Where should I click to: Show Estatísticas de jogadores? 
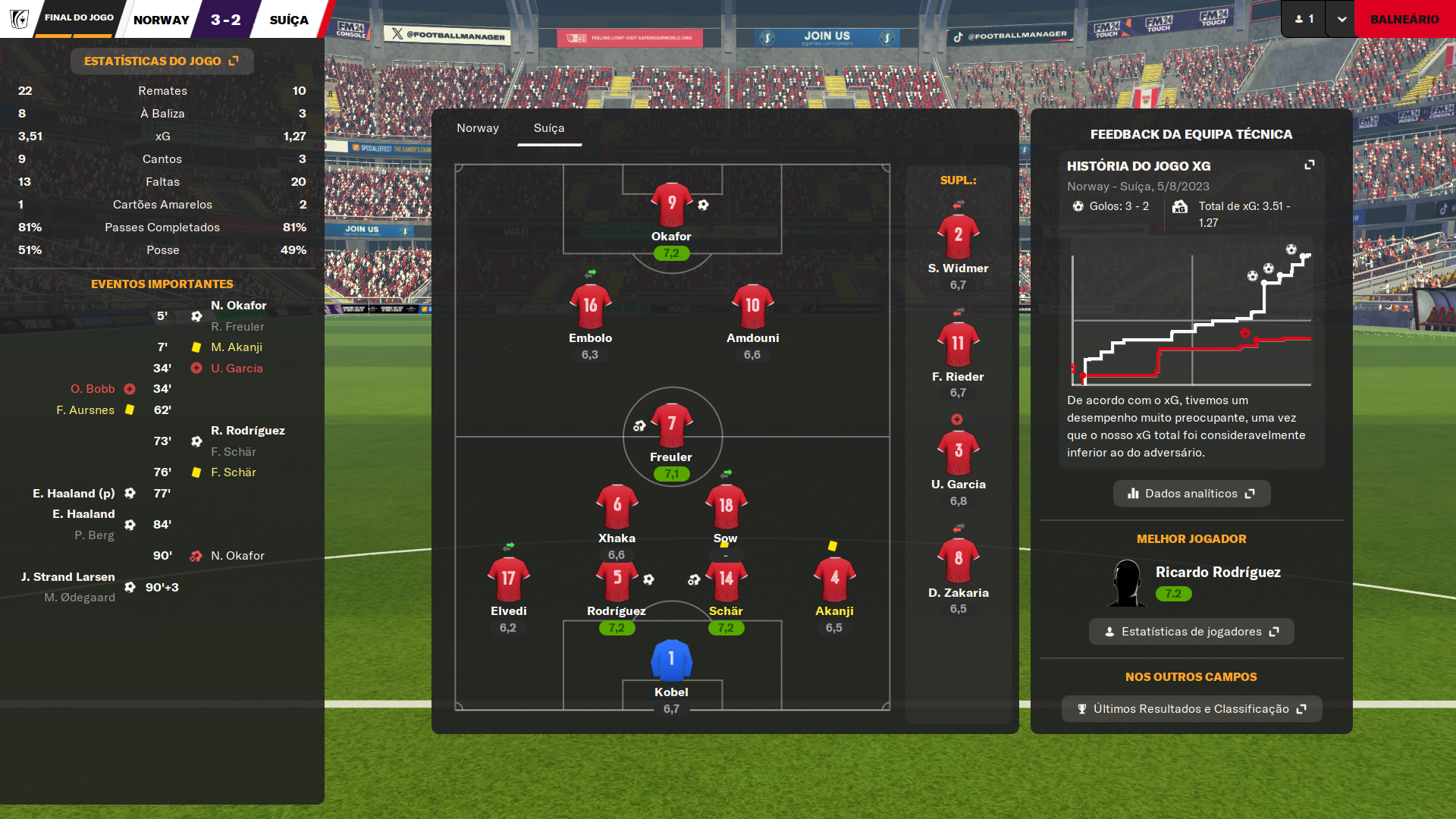coord(1191,632)
